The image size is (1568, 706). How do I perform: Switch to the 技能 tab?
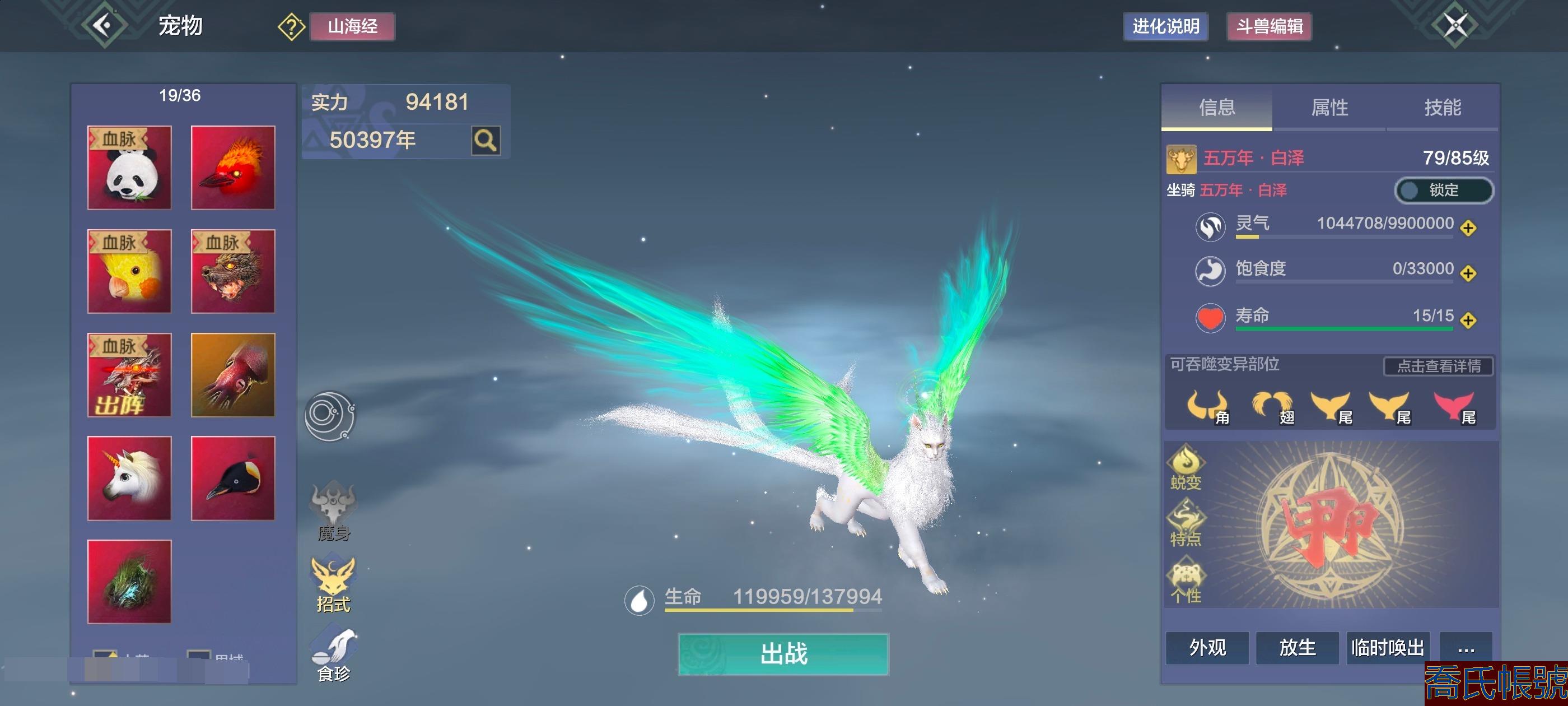[x=1441, y=107]
